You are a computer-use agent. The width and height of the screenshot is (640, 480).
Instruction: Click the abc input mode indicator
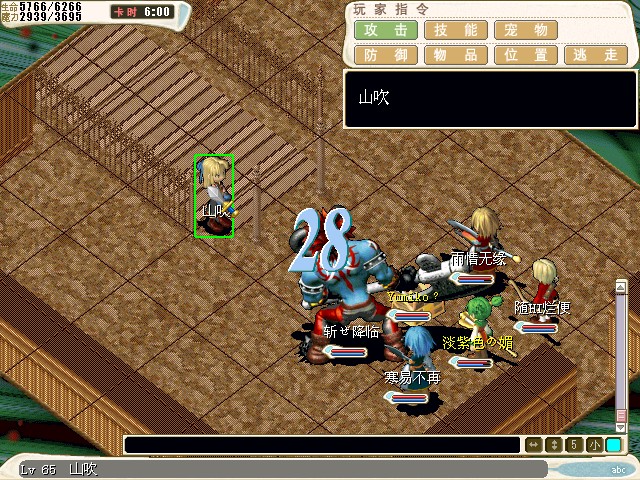616,469
